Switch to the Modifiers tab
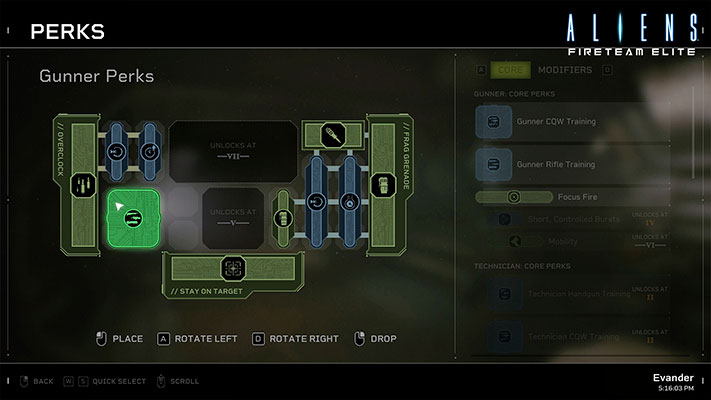The image size is (711, 400). pyautogui.click(x=565, y=70)
